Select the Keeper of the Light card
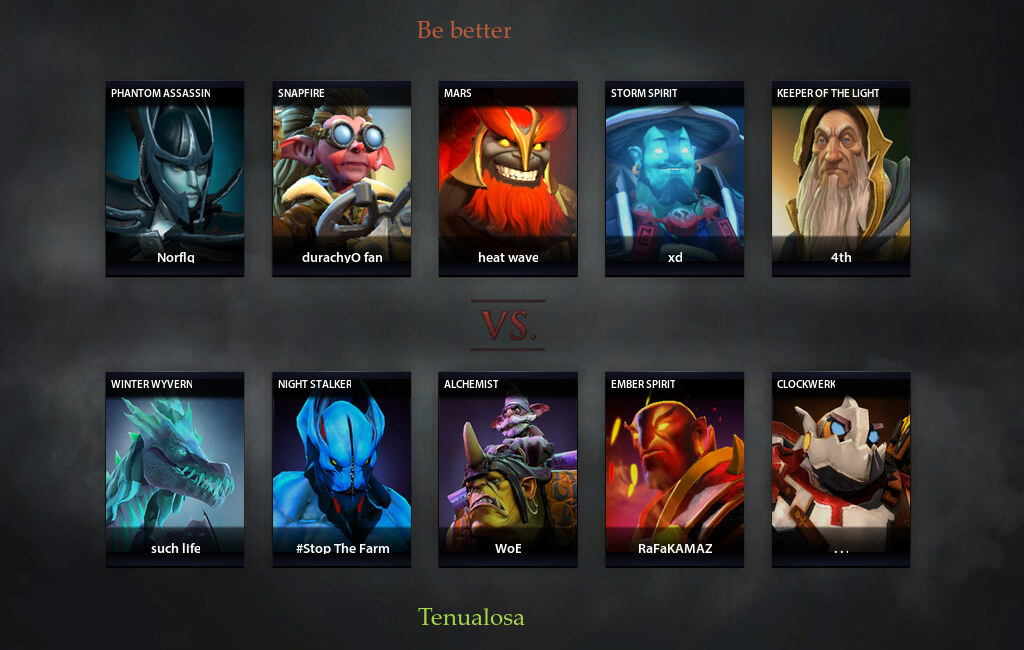The image size is (1024, 650). pos(841,178)
